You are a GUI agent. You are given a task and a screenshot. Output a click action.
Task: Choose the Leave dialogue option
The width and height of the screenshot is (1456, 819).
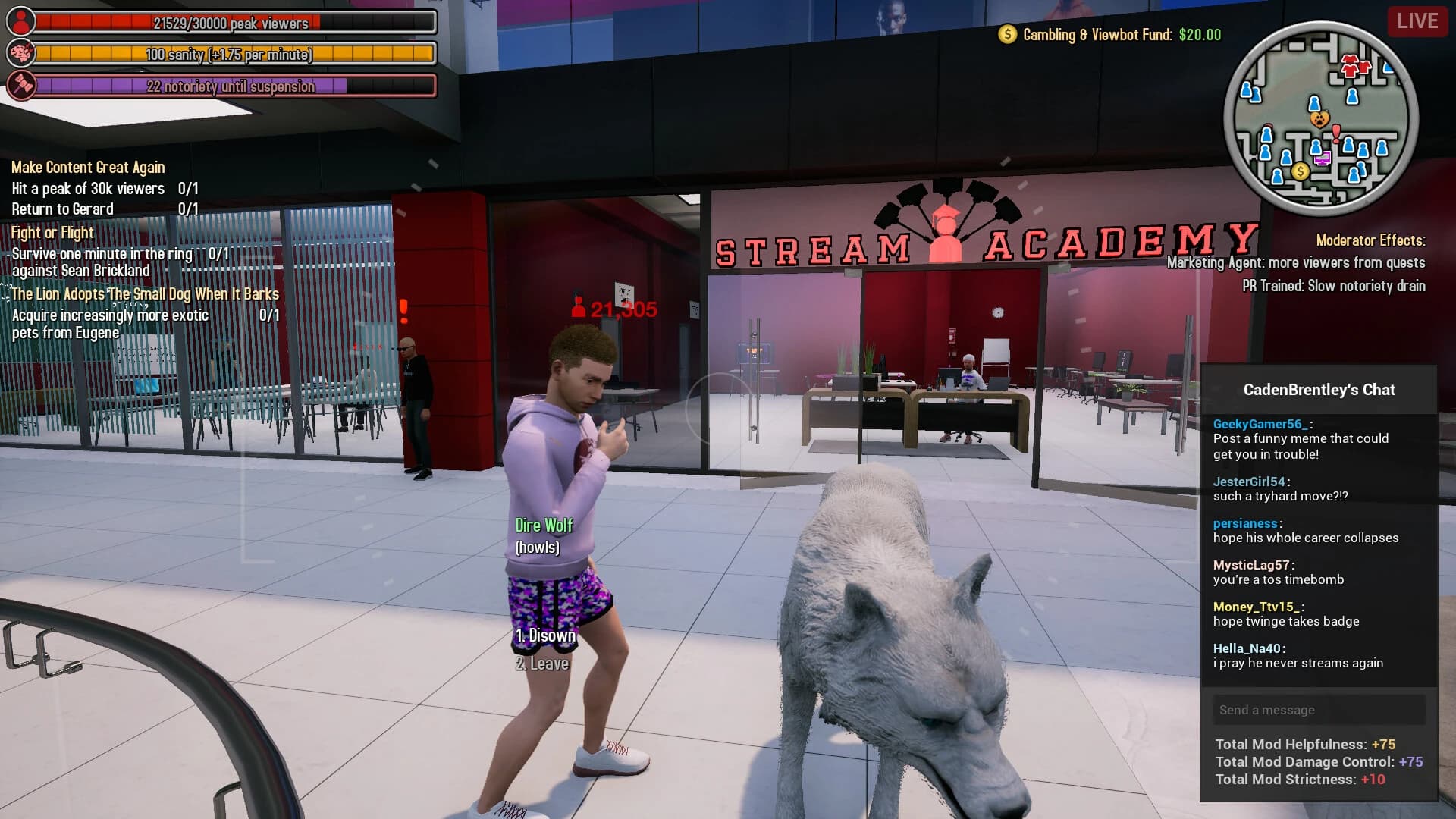point(541,663)
